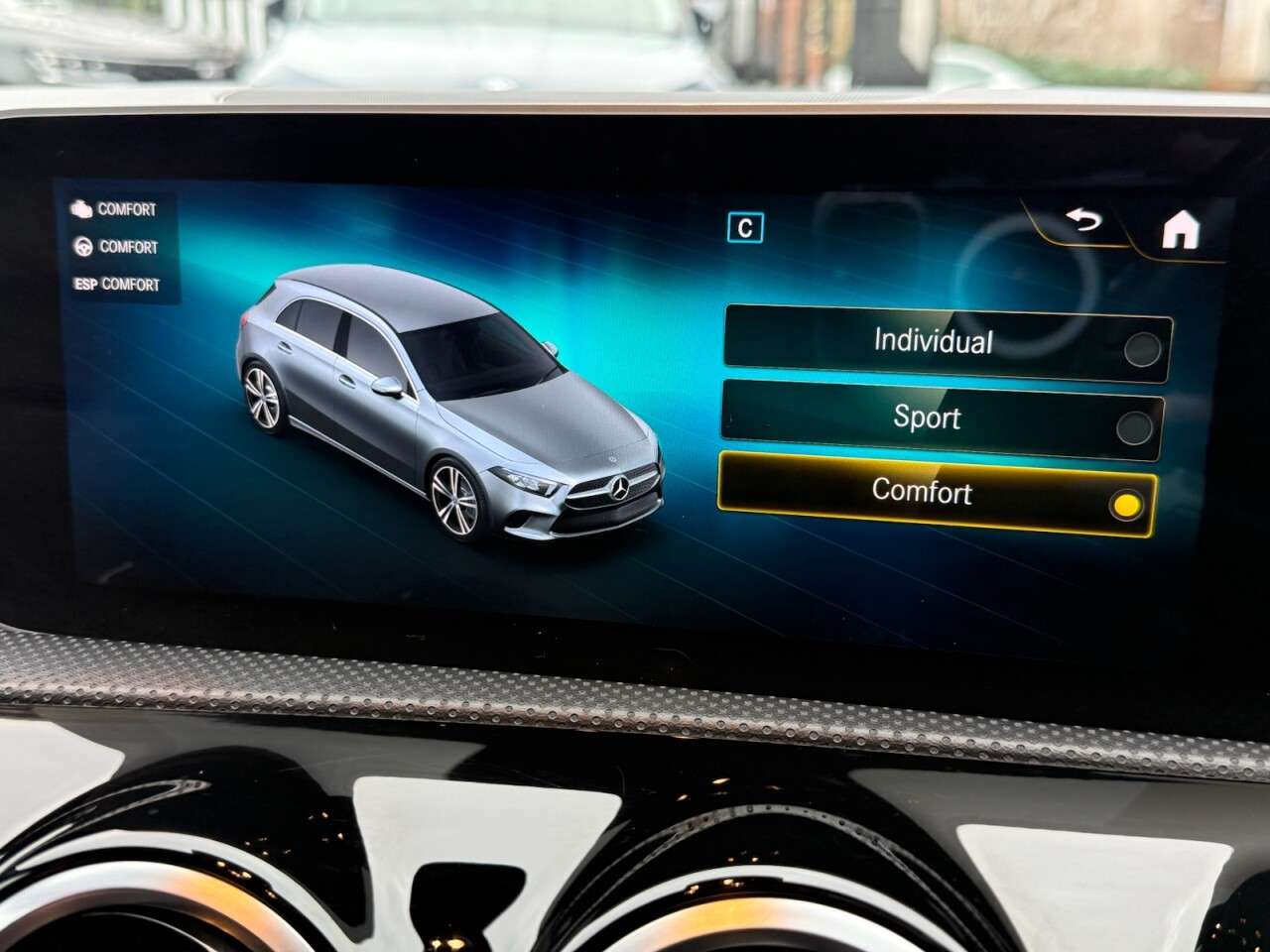The height and width of the screenshot is (952, 1270).
Task: Tap the steering wheel Comfort icon
Action: (83, 247)
